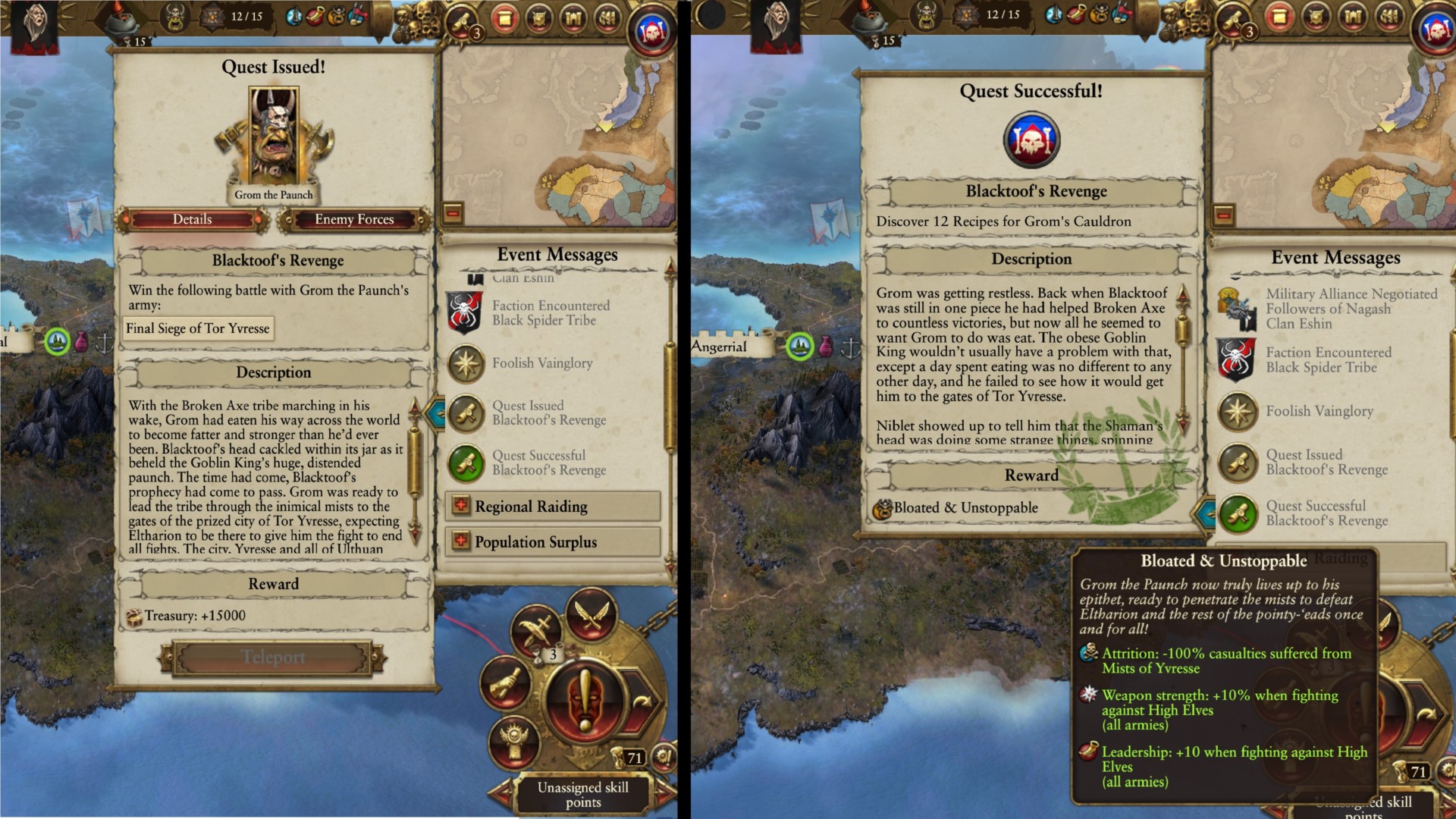Click the Unassigned skill points banner
Screen dimensions: 1456x819
[584, 793]
